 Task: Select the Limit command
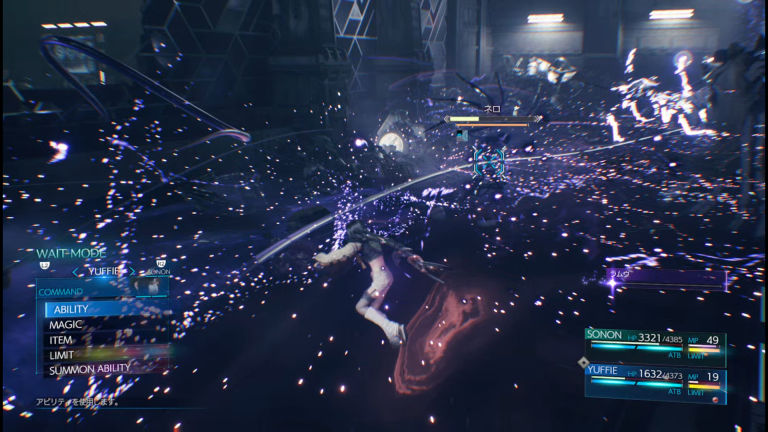(x=63, y=355)
